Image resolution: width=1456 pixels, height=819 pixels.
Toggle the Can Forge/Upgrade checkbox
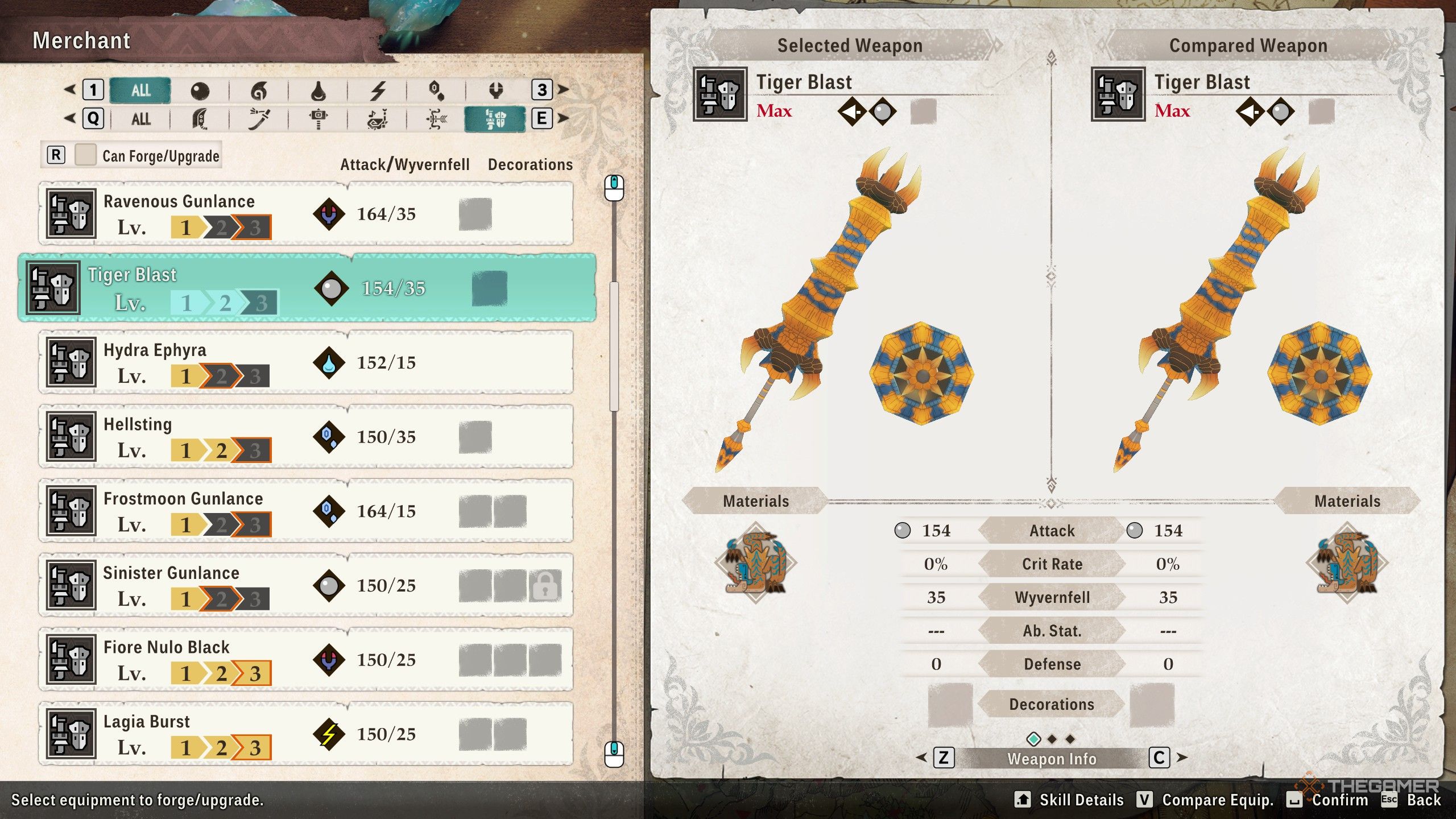coord(85,155)
